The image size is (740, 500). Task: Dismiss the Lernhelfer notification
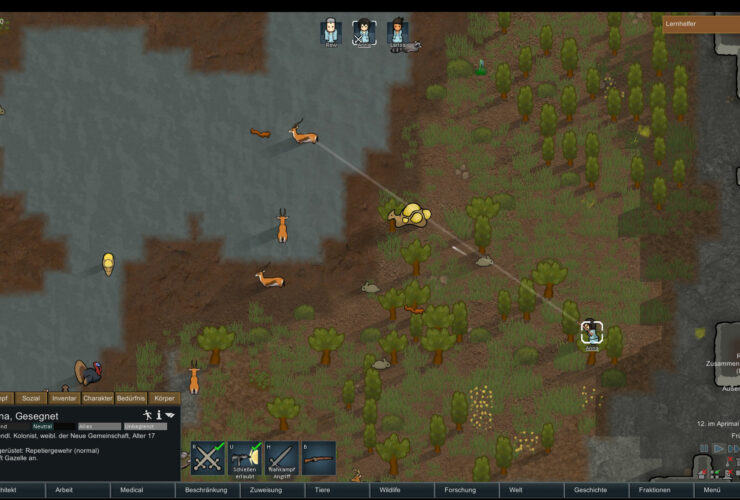700,23
